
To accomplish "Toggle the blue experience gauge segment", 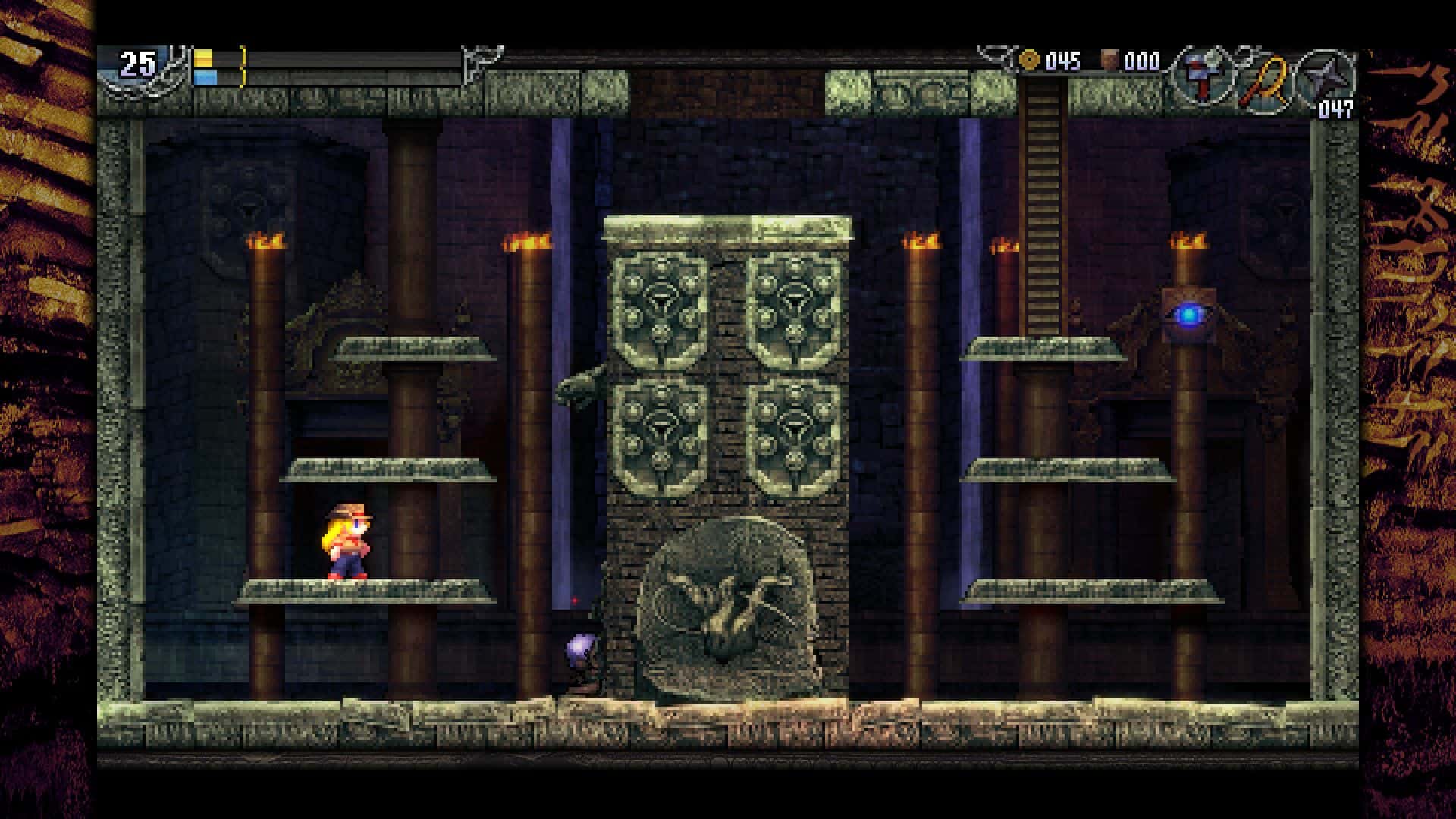I will pos(206,76).
